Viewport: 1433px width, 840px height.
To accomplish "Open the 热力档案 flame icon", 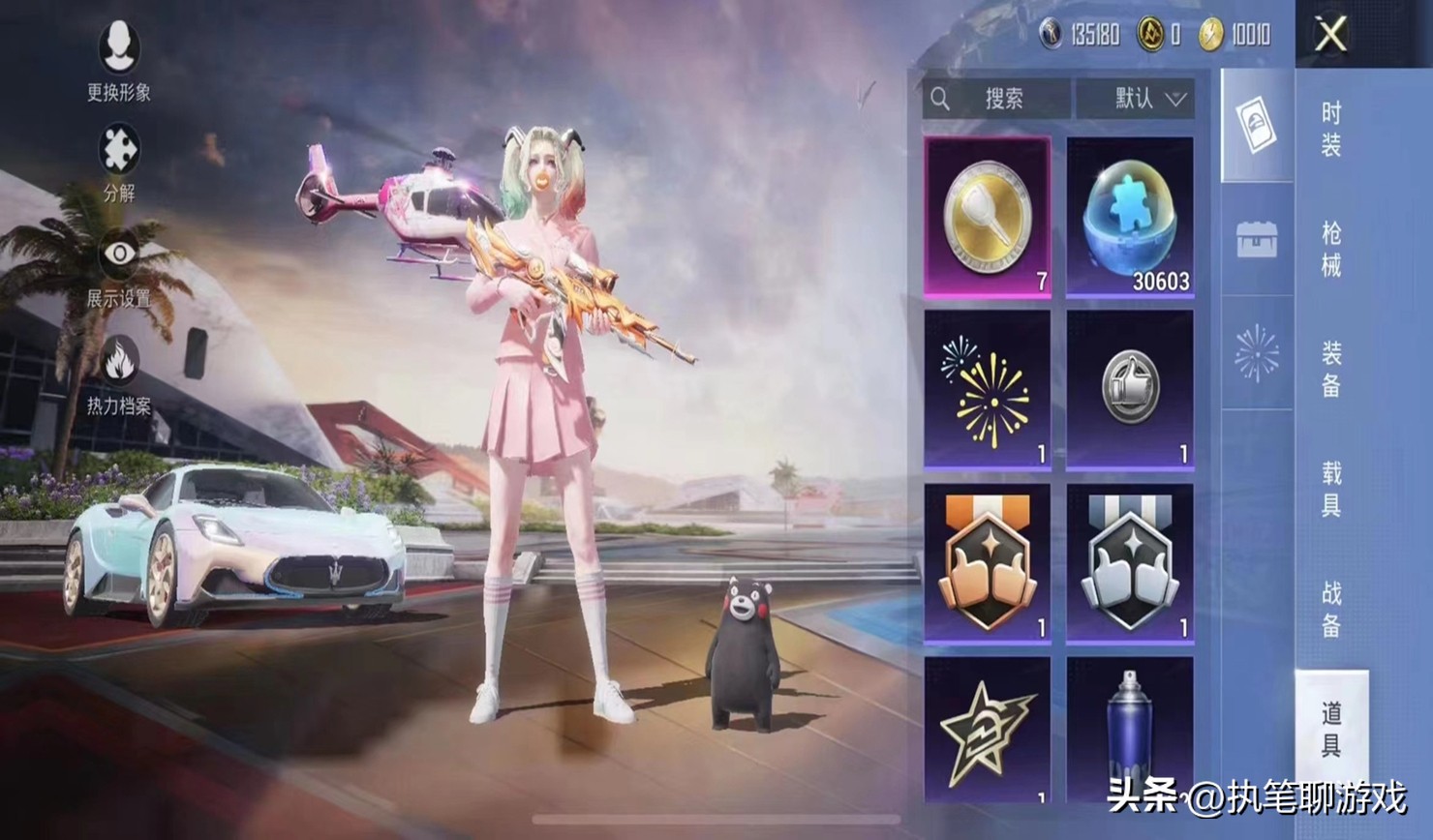I will 119,375.
